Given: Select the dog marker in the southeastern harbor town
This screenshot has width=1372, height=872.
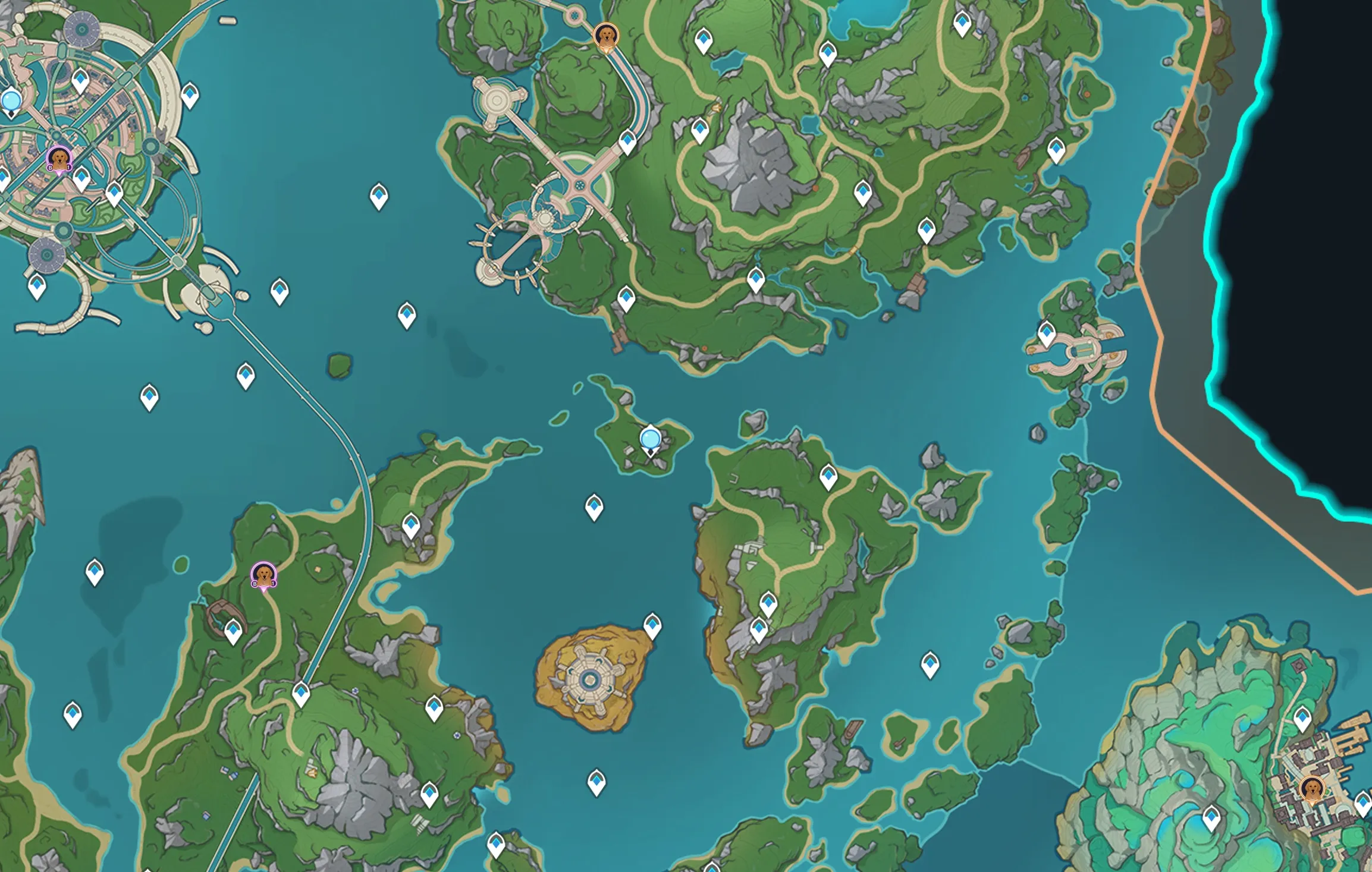Looking at the screenshot, I should [1311, 789].
